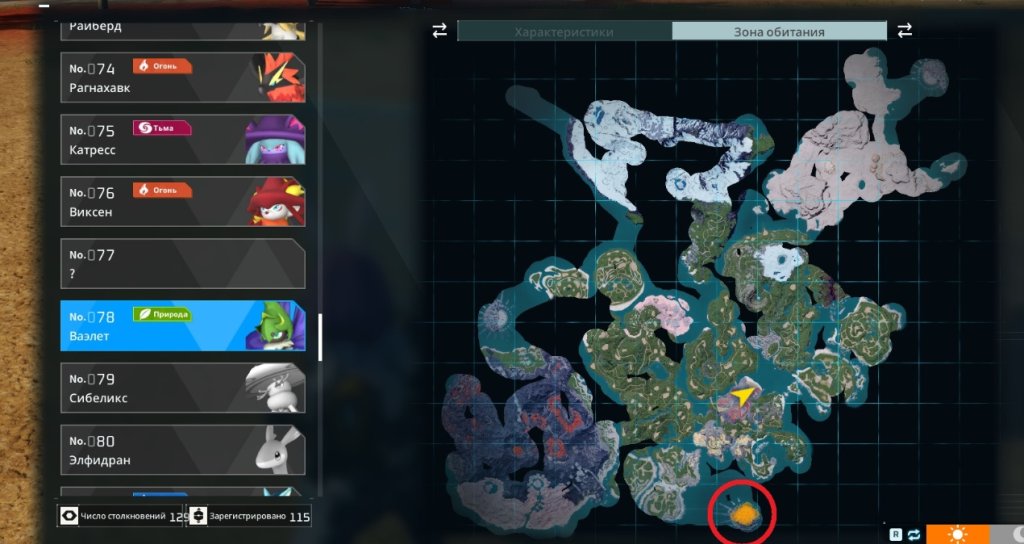Choose the No.075 Катресс entry

pos(182,140)
